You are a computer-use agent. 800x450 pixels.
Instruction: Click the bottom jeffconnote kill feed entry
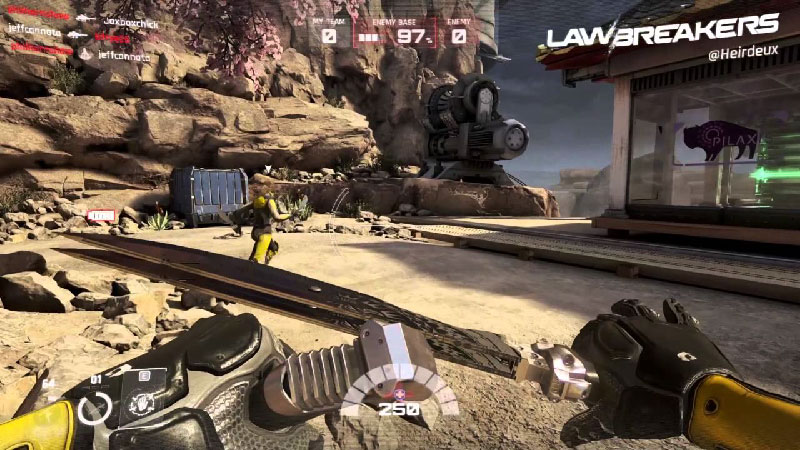pyautogui.click(x=123, y=57)
